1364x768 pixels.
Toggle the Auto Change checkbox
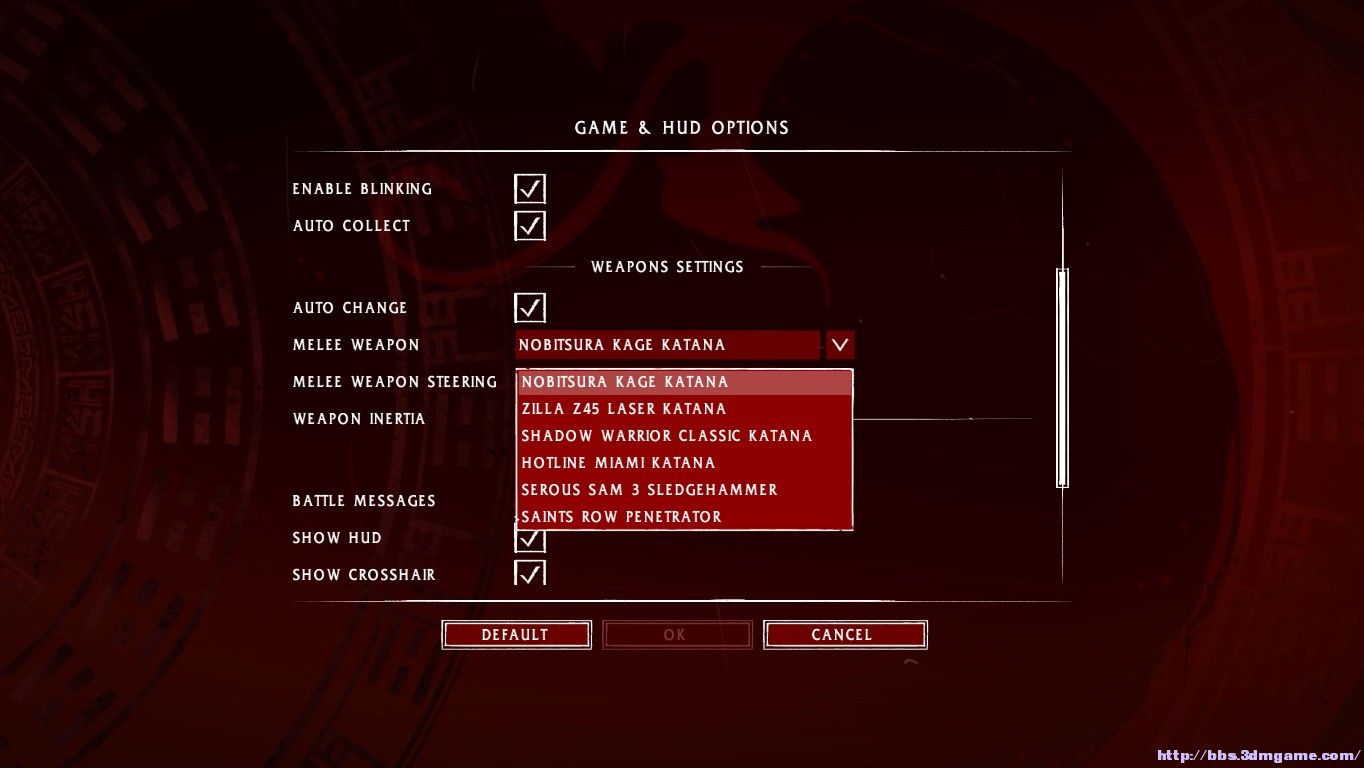point(529,308)
